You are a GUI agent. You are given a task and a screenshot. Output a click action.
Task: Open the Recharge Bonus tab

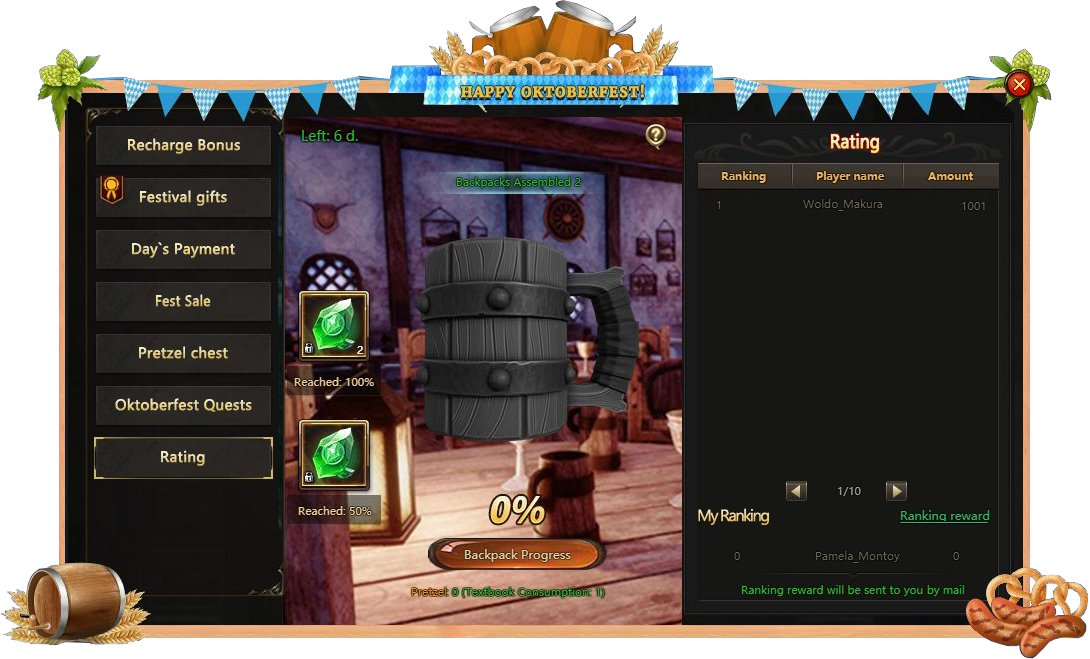pyautogui.click(x=183, y=145)
